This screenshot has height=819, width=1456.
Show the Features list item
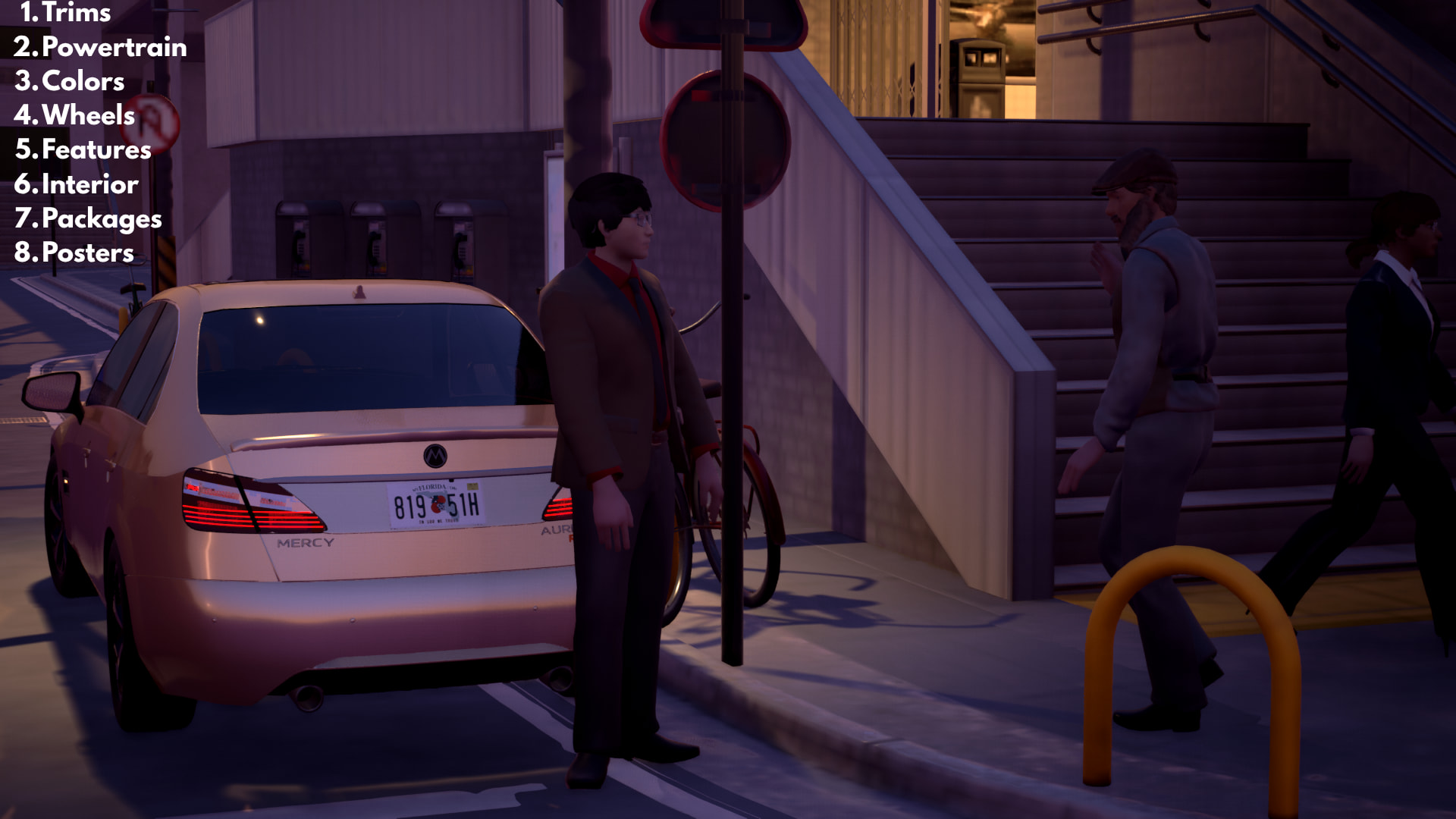[83, 149]
